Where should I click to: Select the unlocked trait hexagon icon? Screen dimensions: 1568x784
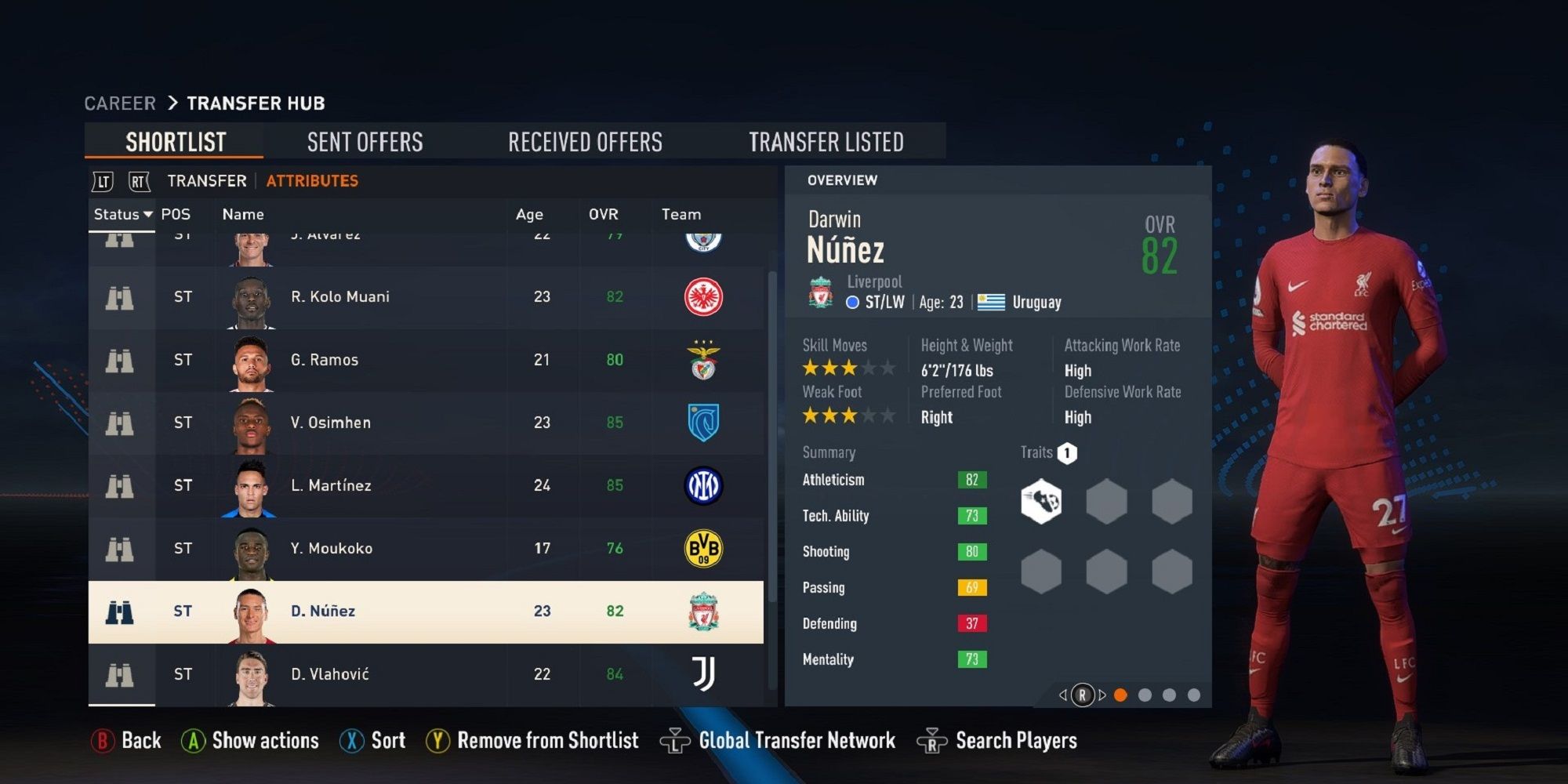coord(1041,500)
